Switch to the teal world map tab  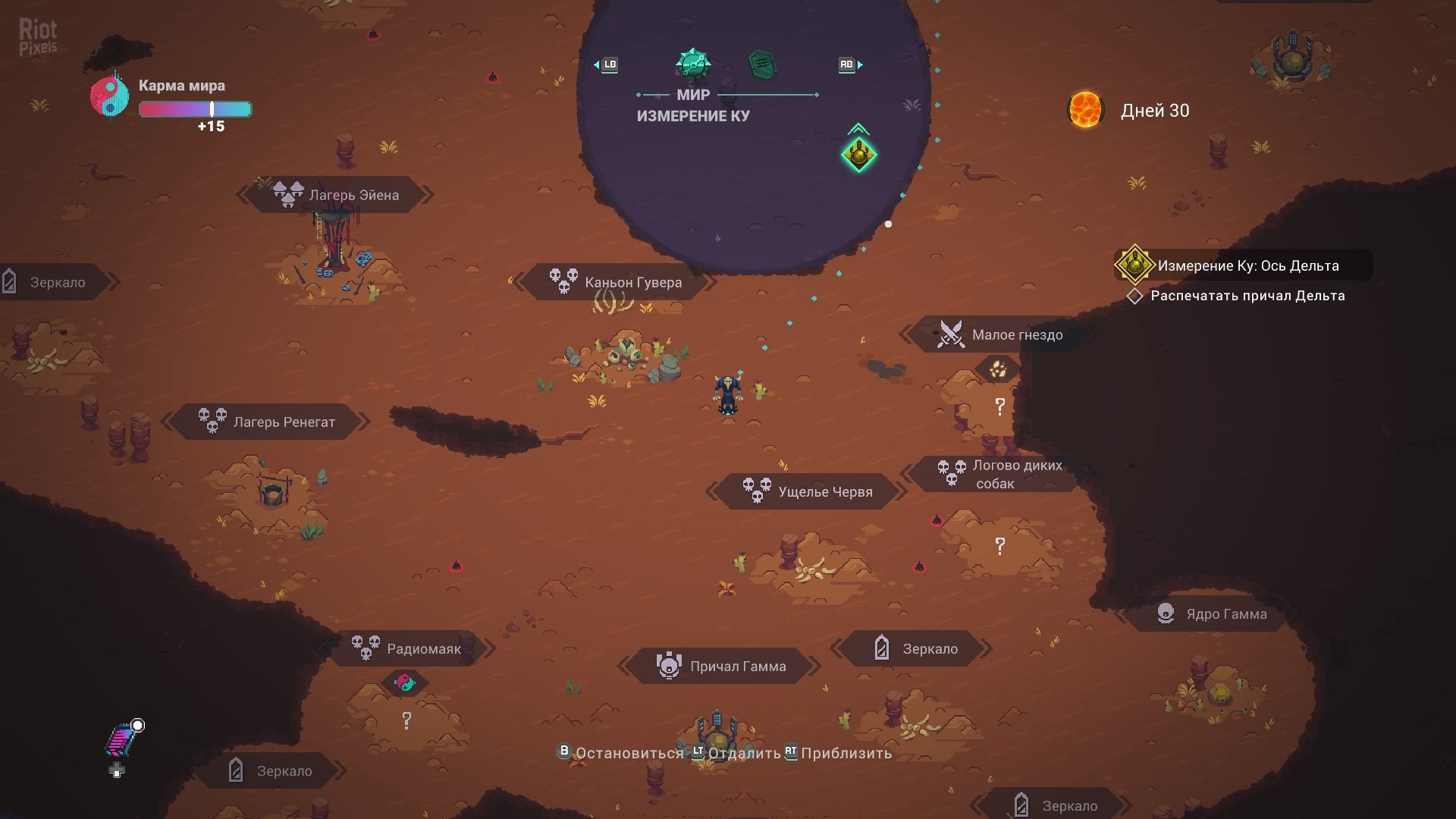point(692,64)
